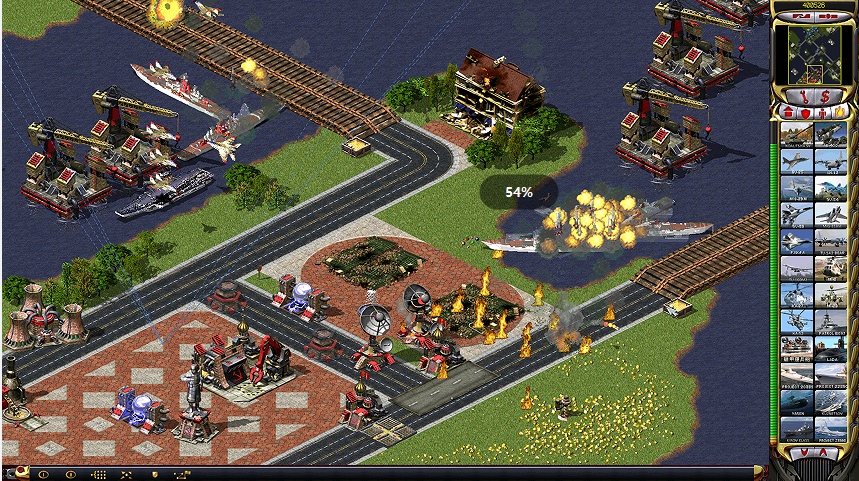Click the scatter crossed-arrows command in bottom bar
Viewport: 859px width, 481px height.
pyautogui.click(x=126, y=474)
